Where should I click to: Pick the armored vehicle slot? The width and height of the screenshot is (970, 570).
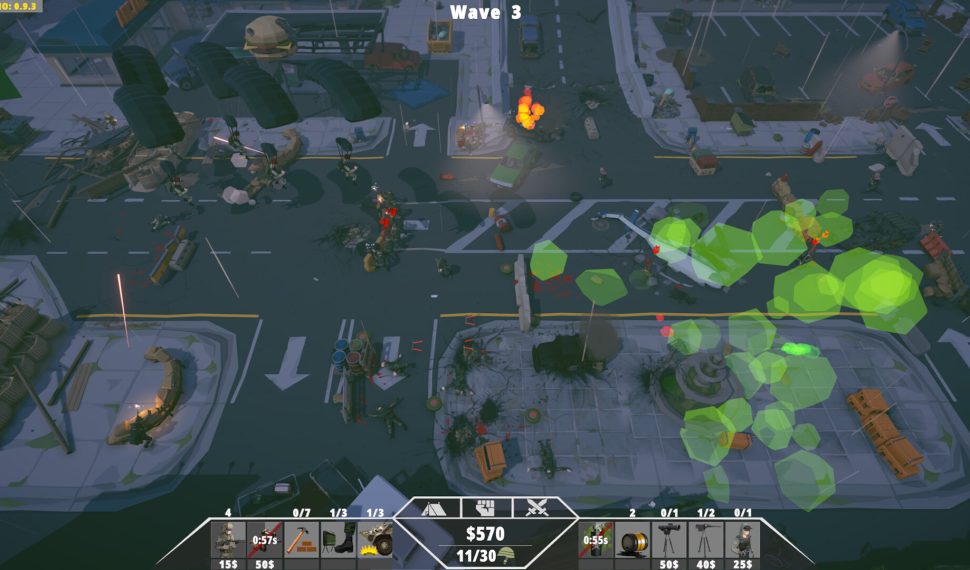pyautogui.click(x=374, y=540)
